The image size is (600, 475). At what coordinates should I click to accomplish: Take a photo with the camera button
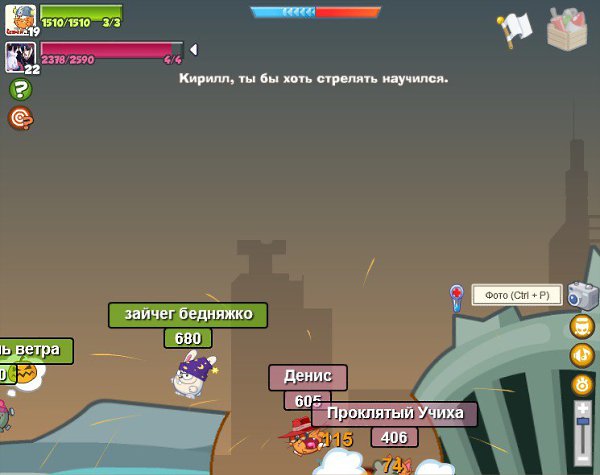(x=582, y=295)
